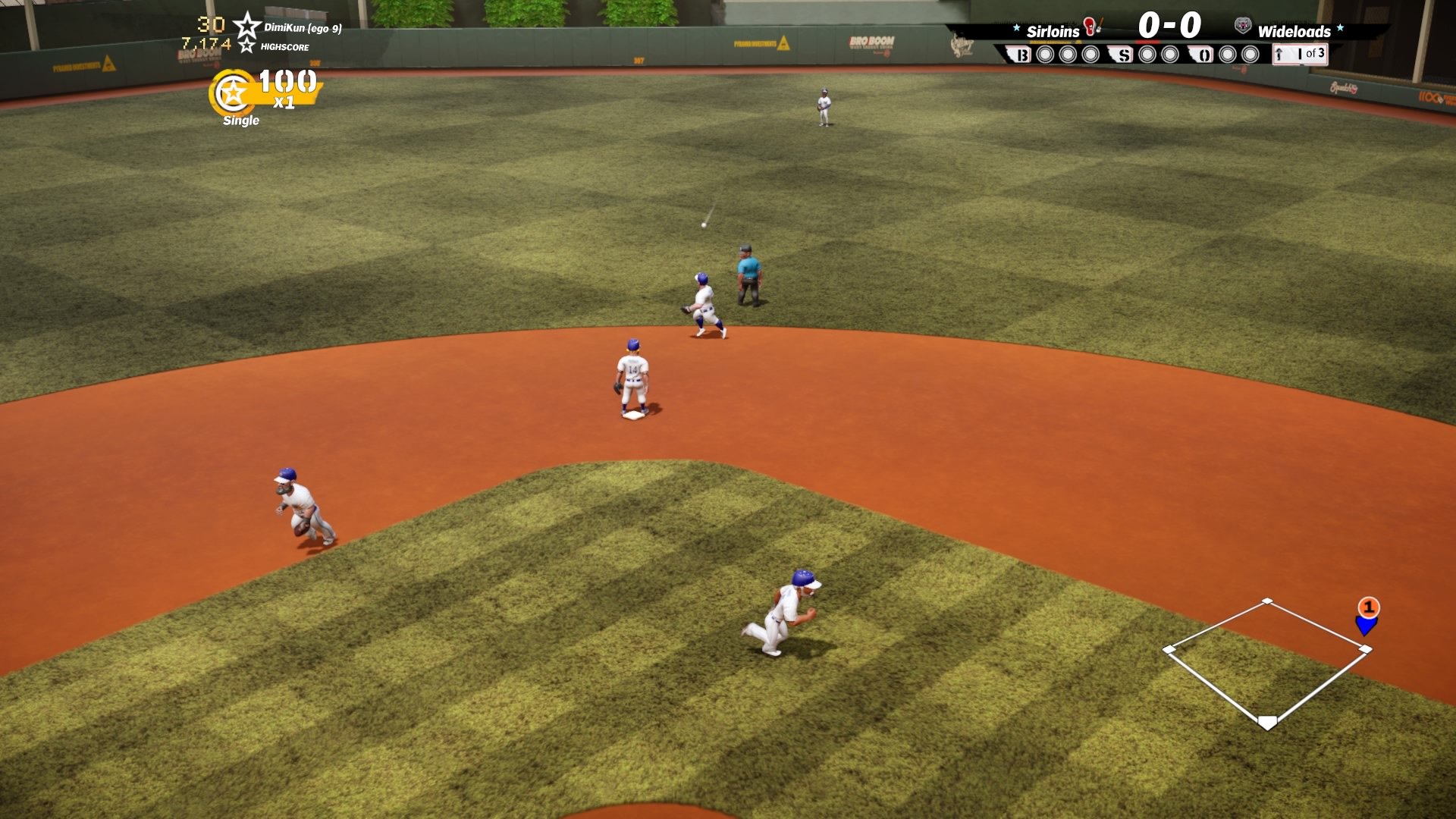
Task: Toggle the first out indicator circle
Action: (x=1227, y=55)
